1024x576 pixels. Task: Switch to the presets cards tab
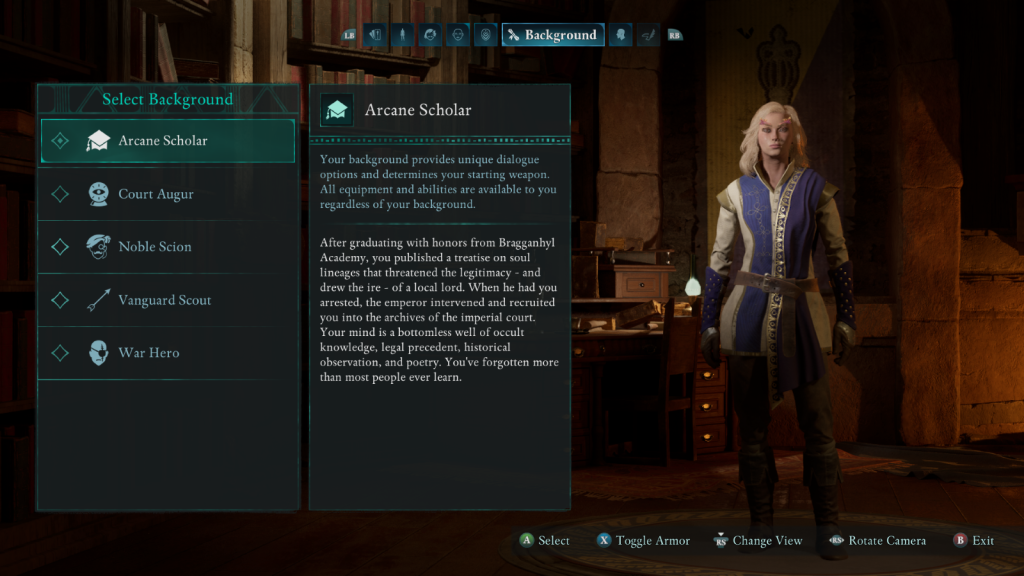pyautogui.click(x=374, y=35)
